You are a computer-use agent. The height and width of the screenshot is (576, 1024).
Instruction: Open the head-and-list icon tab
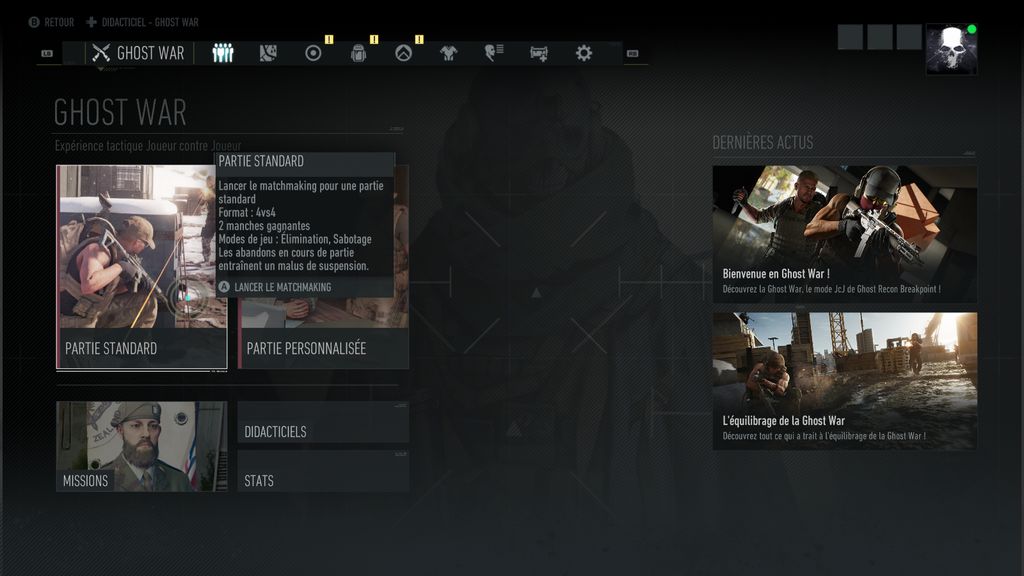[493, 53]
